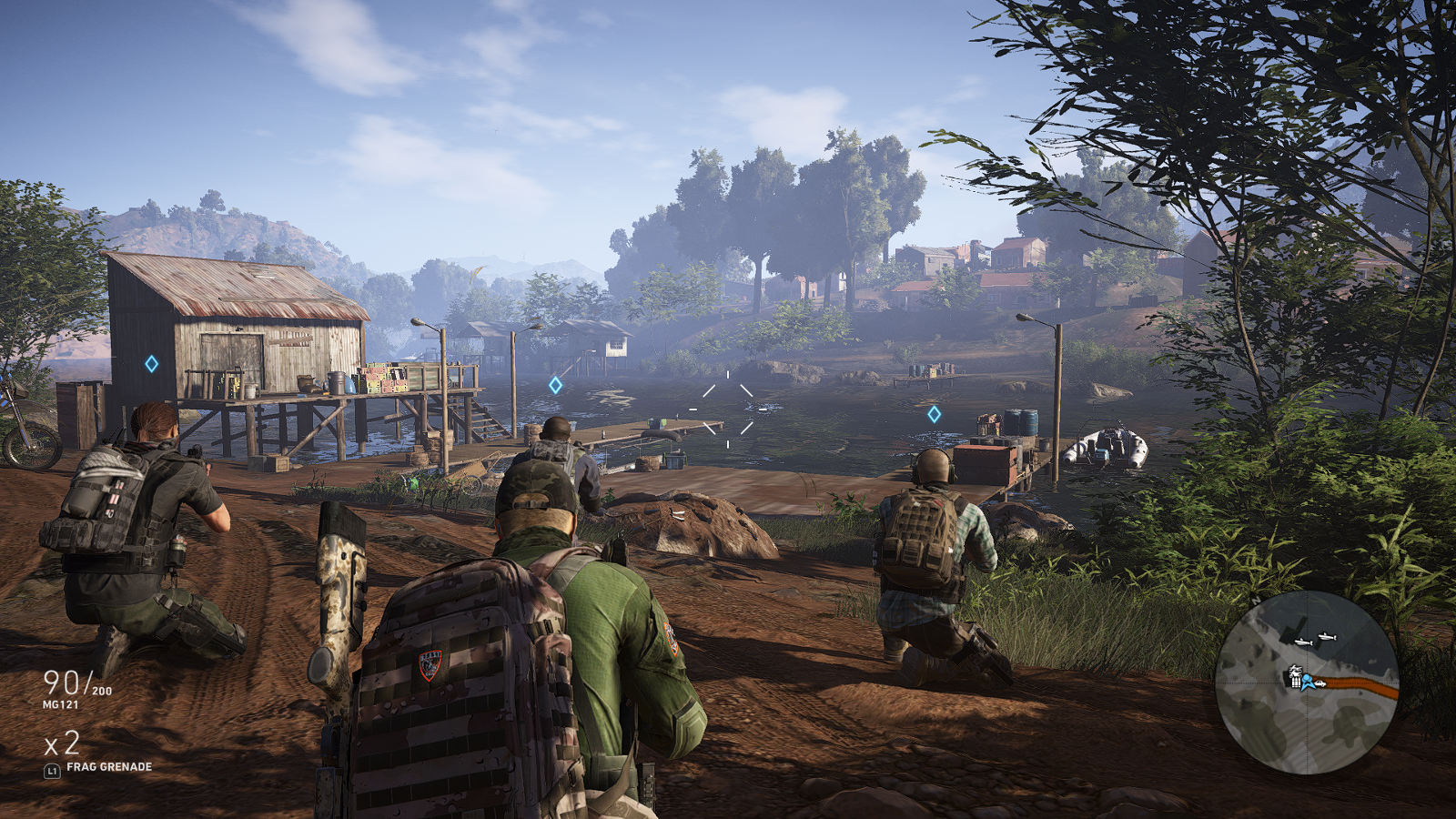The image size is (1456, 819).
Task: Click the squad marker beside the stilt shack
Action: [x=152, y=364]
